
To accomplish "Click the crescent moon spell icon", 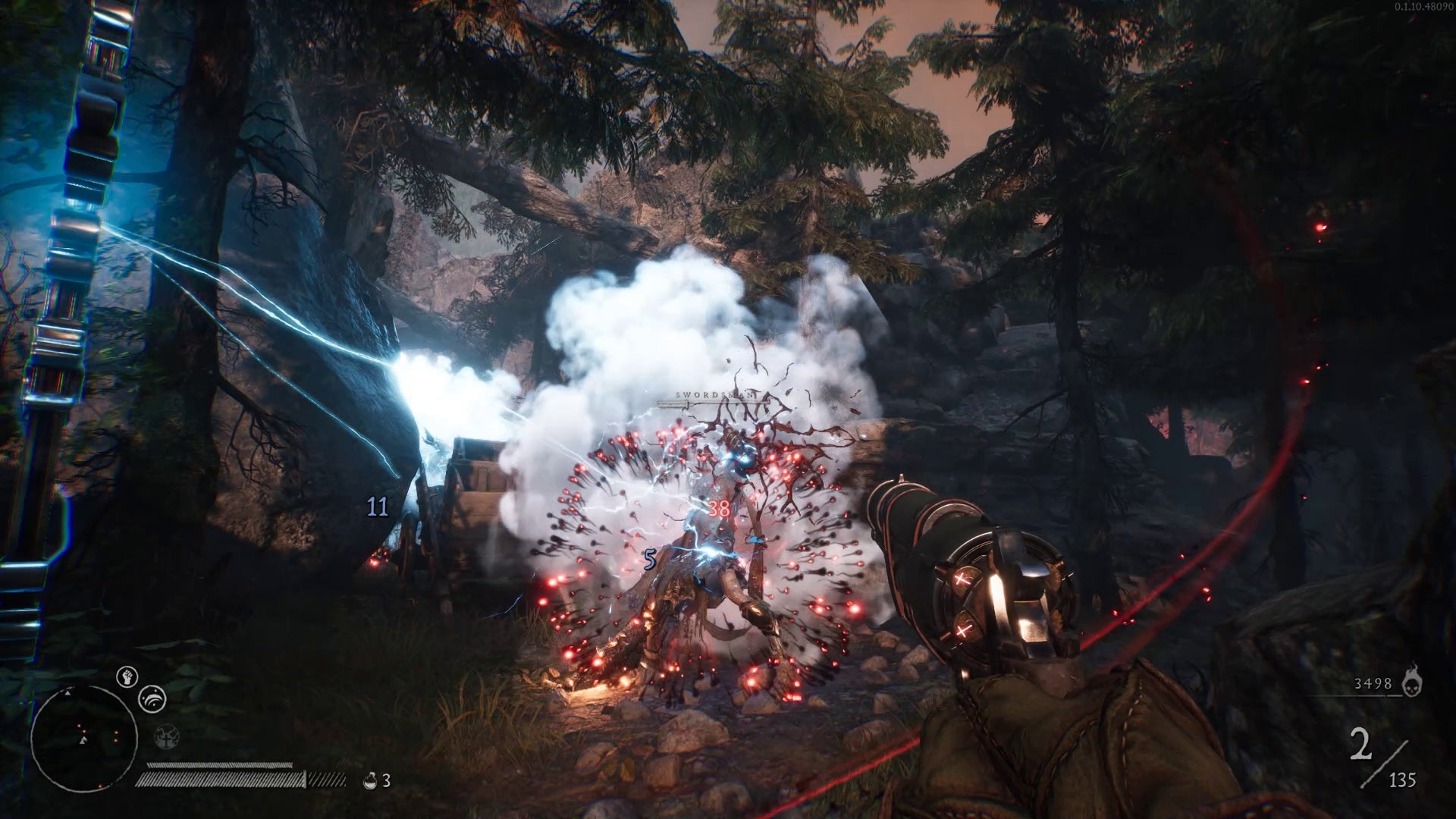I will pyautogui.click(x=152, y=699).
